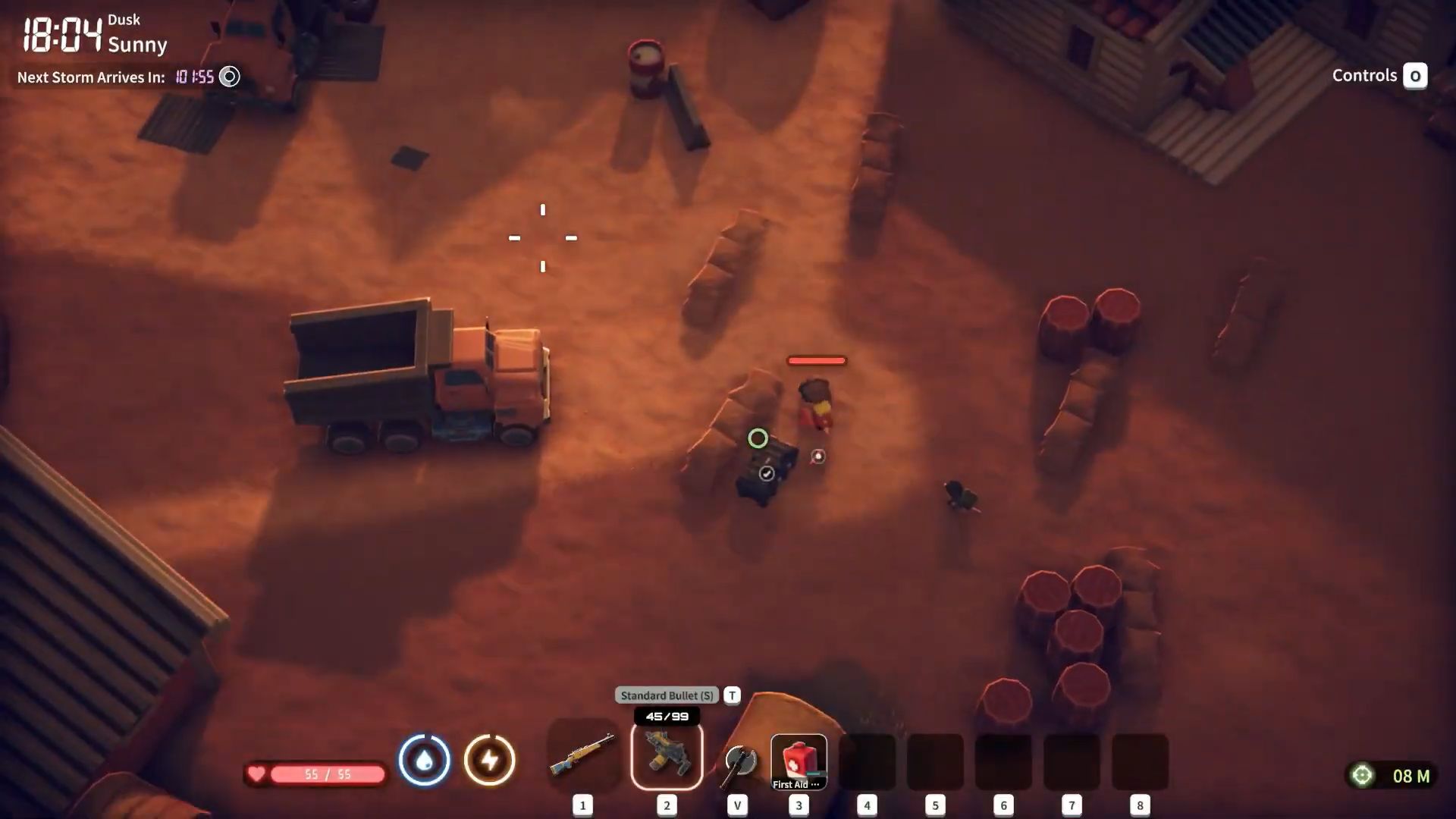Image resolution: width=1456 pixels, height=819 pixels.
Task: Click the heart icon on the health bar
Action: [258, 774]
